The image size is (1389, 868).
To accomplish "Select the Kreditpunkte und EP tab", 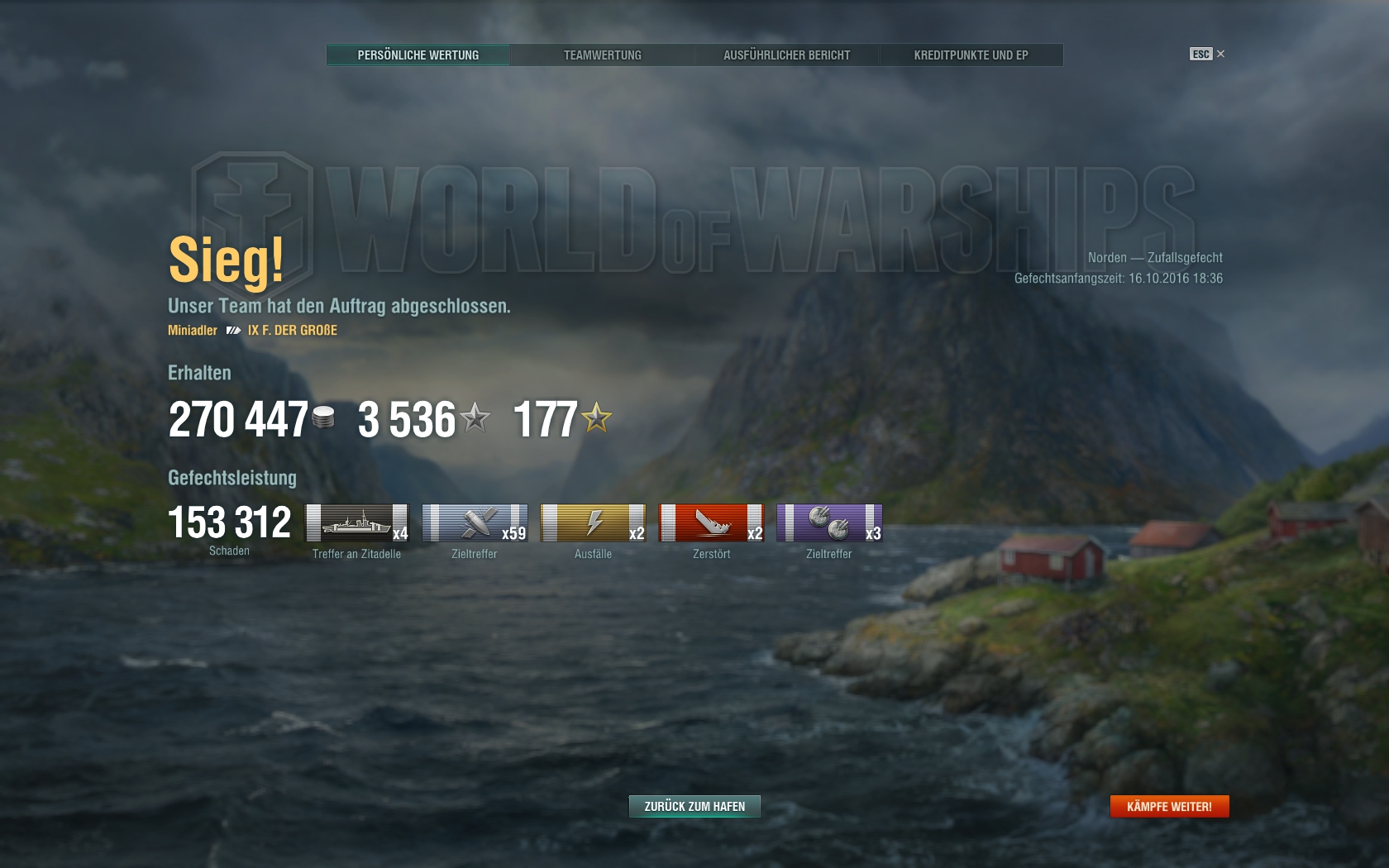I will pyautogui.click(x=971, y=55).
